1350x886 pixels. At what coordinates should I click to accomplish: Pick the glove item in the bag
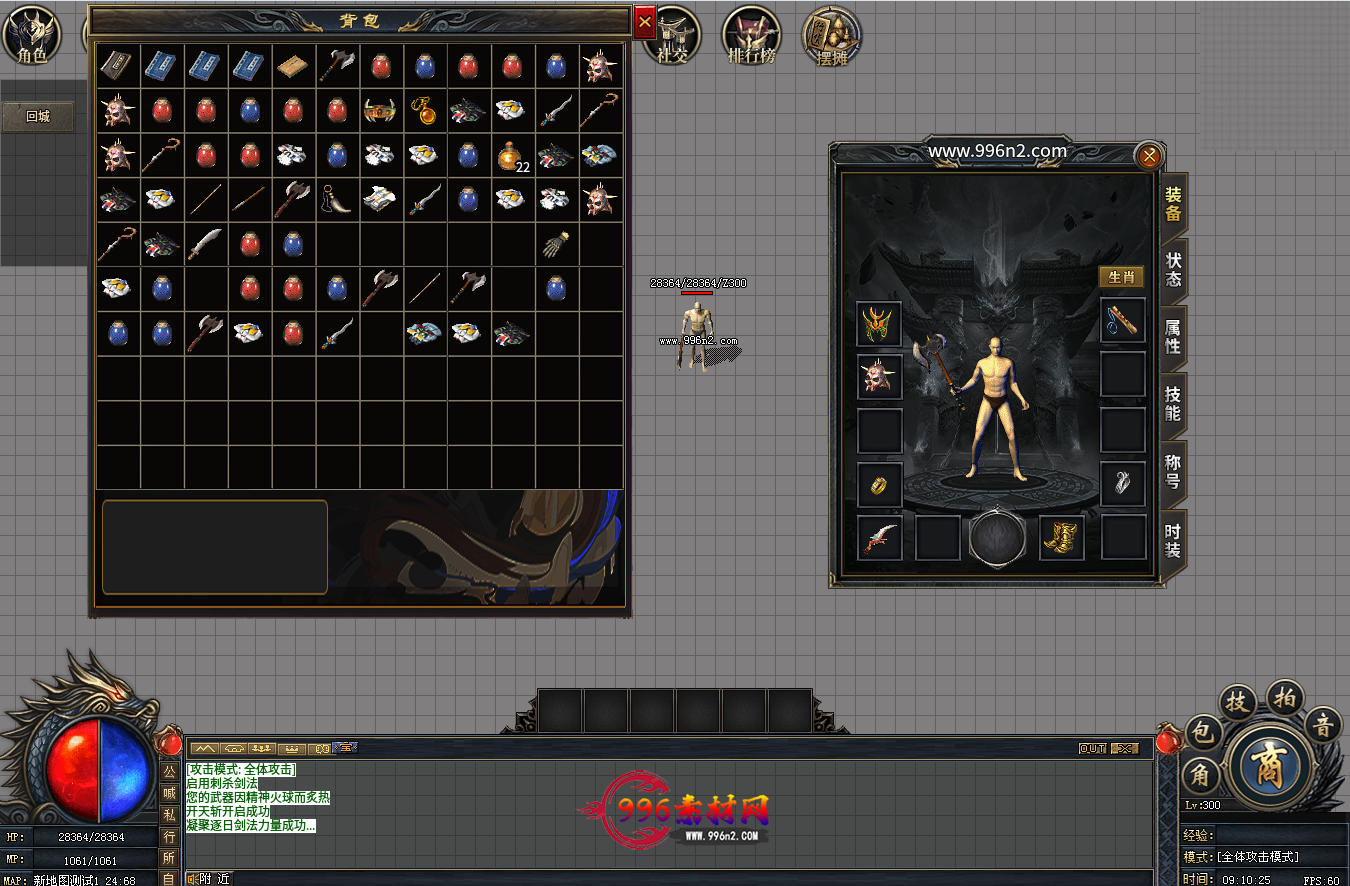coord(557,244)
